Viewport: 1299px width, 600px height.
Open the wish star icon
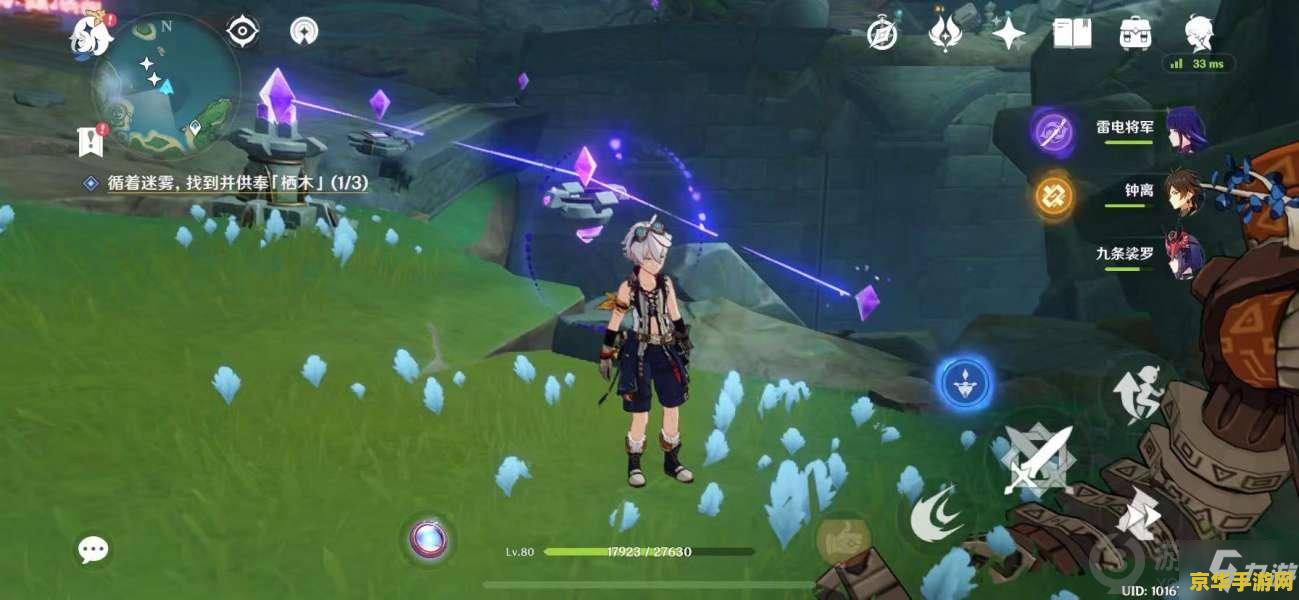click(x=1008, y=34)
